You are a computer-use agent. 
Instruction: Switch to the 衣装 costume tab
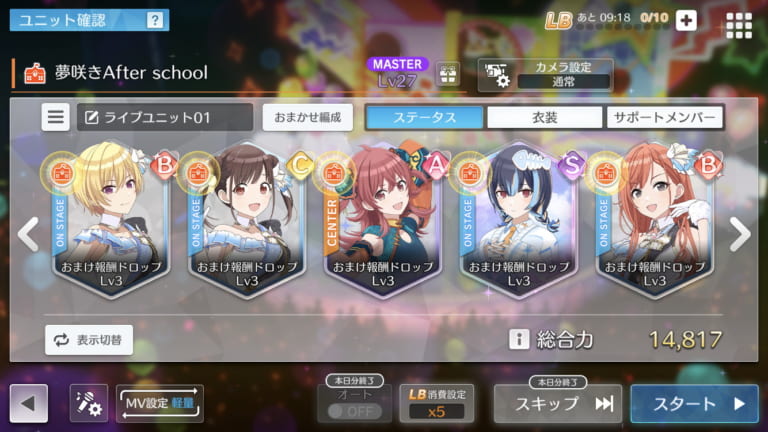(544, 117)
